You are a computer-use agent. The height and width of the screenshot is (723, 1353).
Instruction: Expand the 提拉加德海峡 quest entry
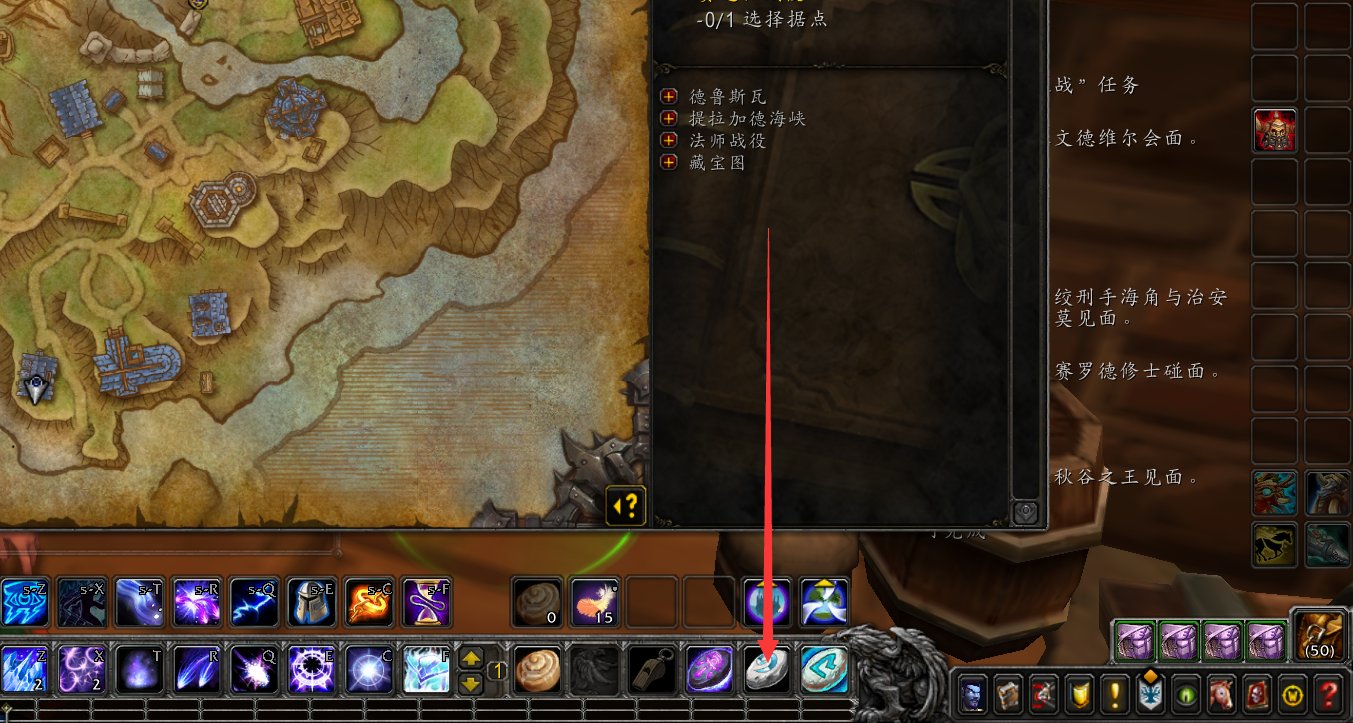(668, 117)
